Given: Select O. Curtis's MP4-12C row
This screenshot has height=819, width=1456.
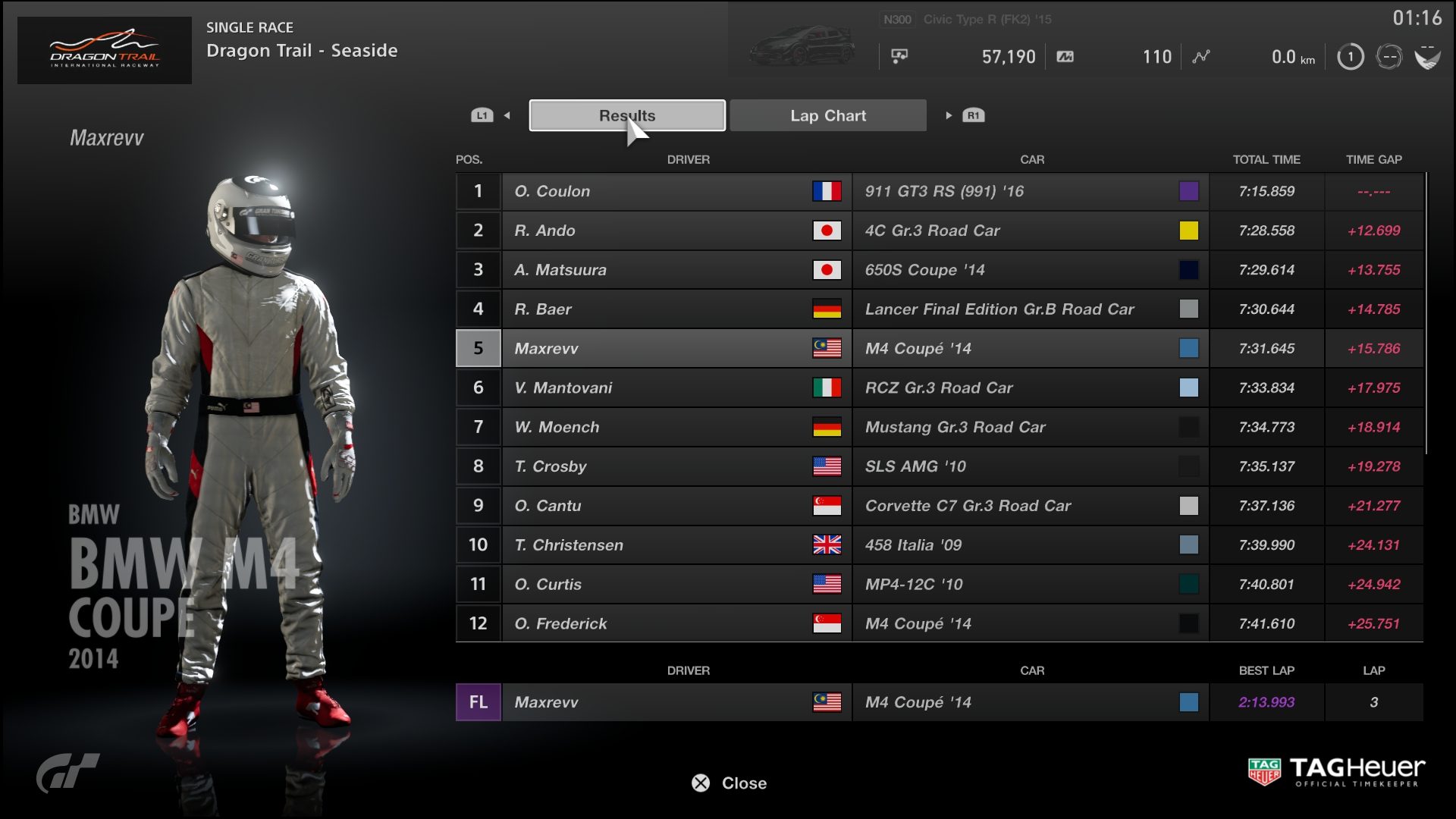Looking at the screenshot, I should click(x=939, y=585).
